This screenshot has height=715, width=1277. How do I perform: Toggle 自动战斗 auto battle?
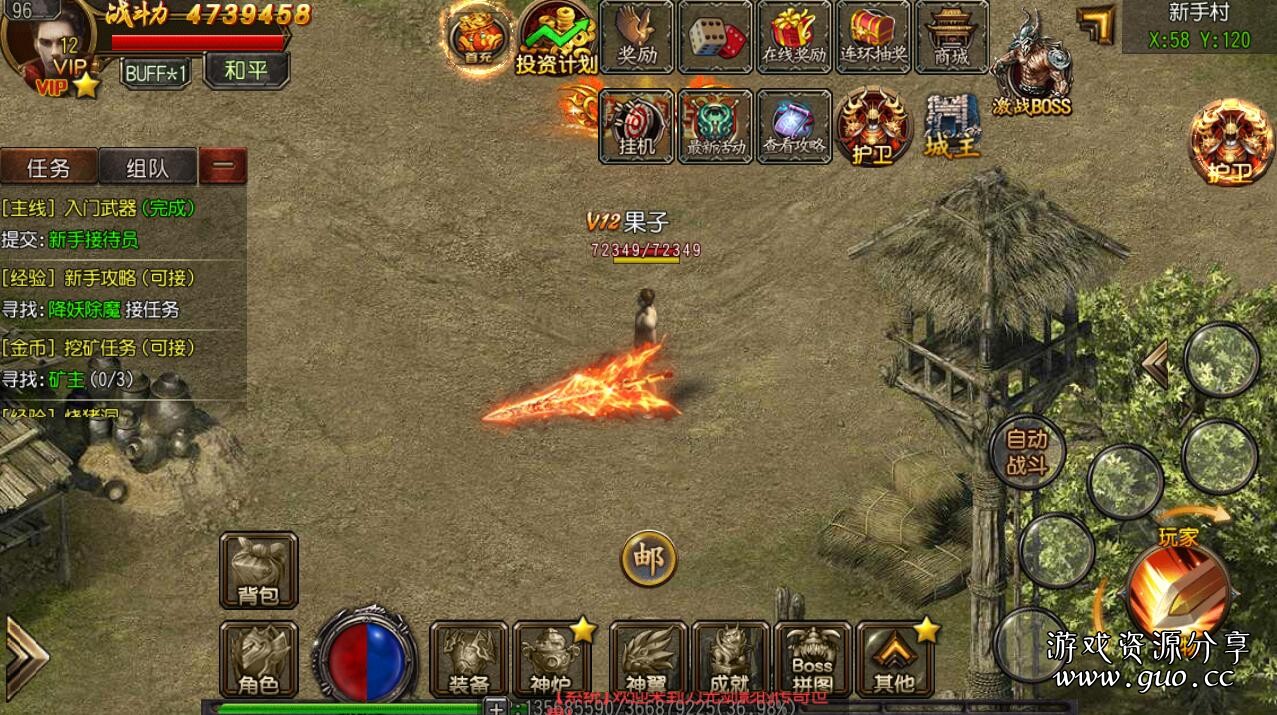pos(1027,453)
